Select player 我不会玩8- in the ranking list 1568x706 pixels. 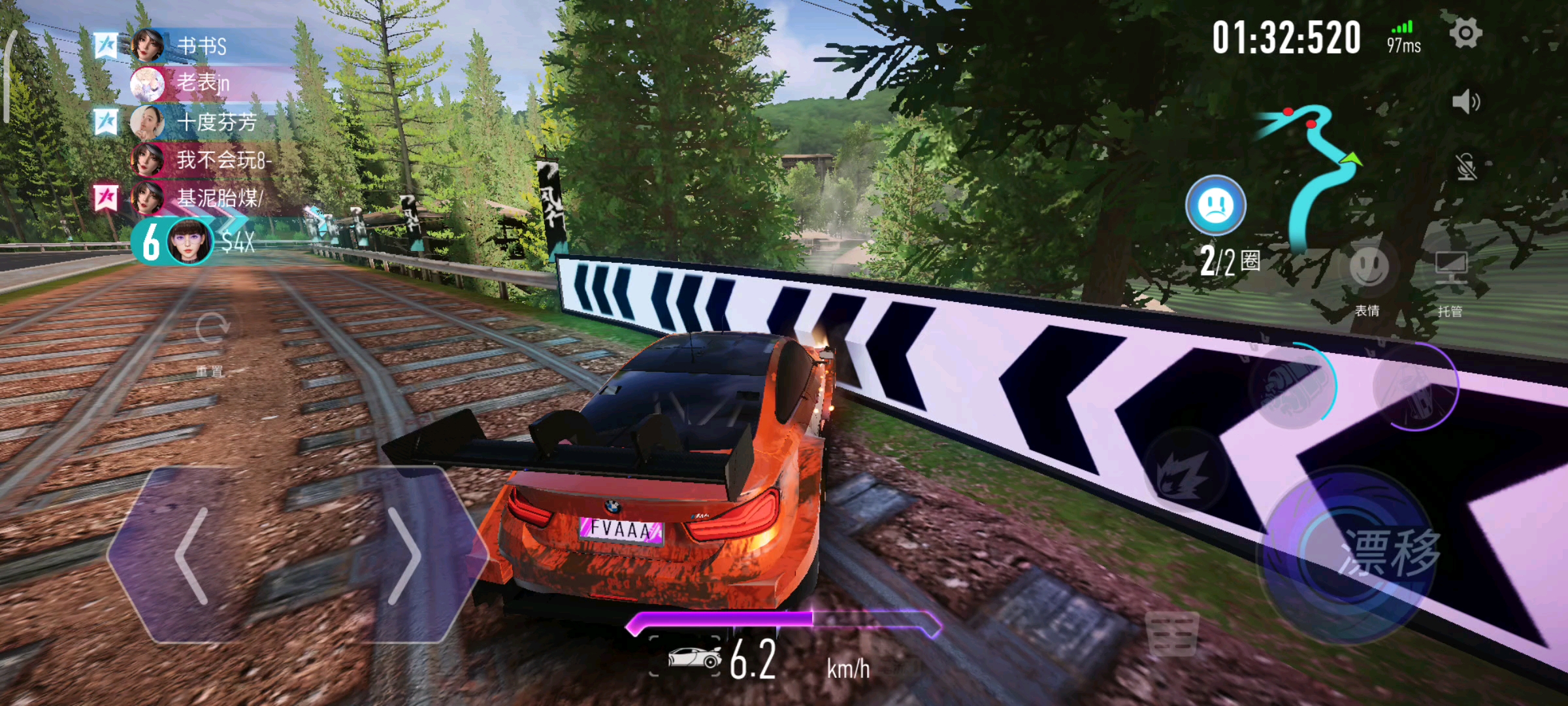222,160
